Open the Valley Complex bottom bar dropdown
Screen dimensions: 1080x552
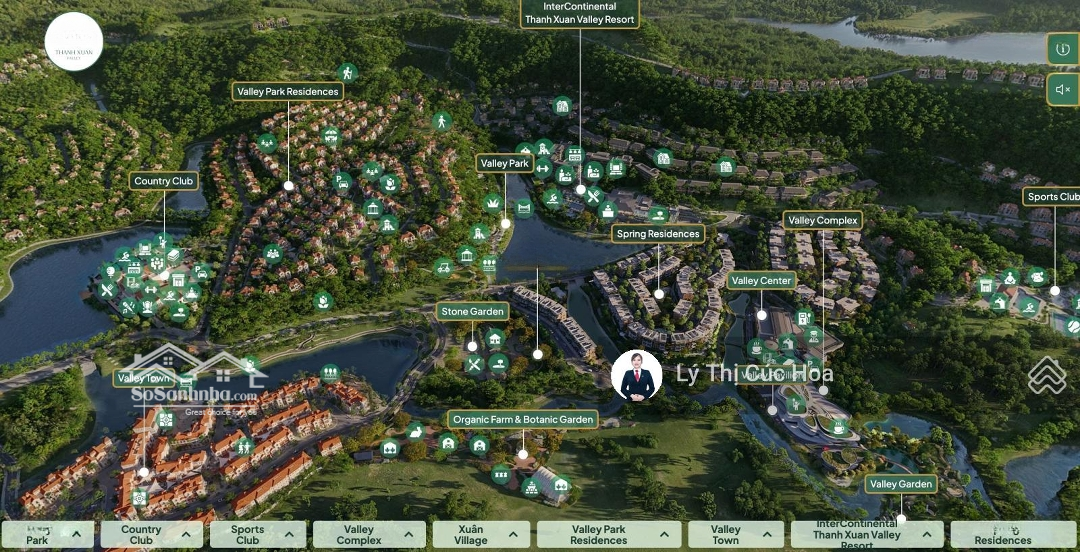372,535
